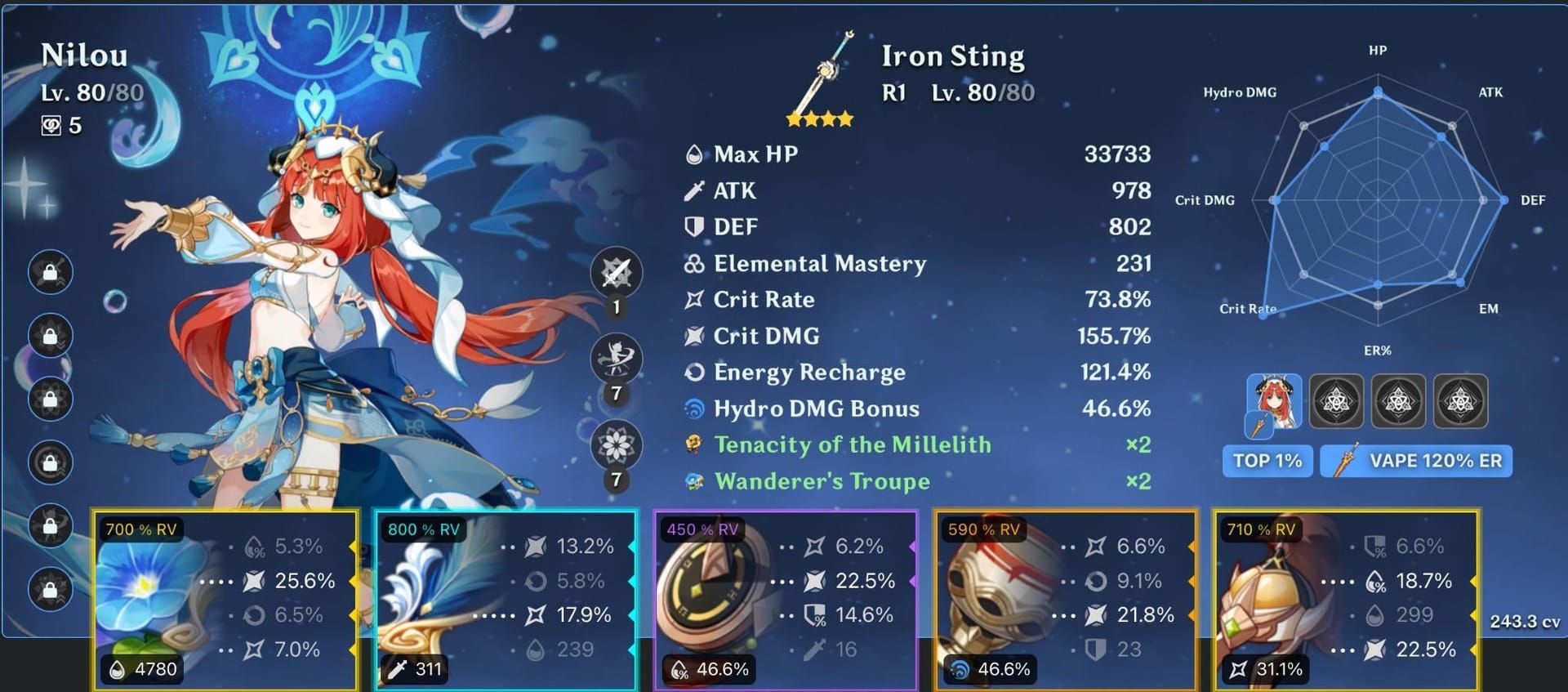Screen dimensions: 1568x692
Task: Click the Tenacity of the Millelith set icon
Action: click(693, 444)
